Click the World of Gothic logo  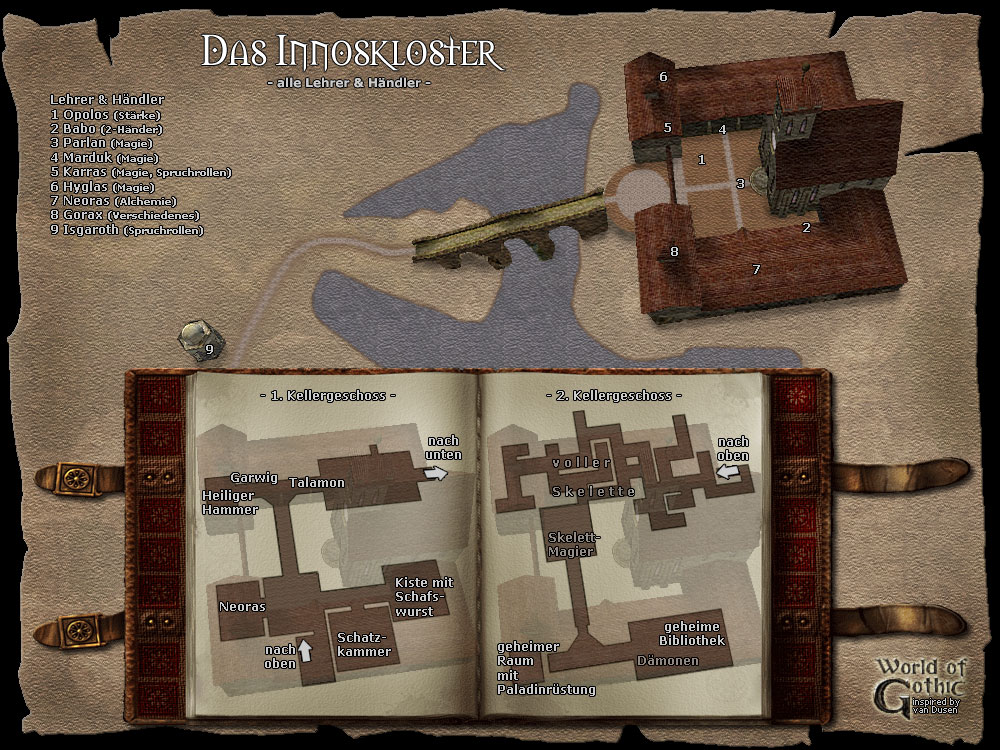pyautogui.click(x=919, y=684)
